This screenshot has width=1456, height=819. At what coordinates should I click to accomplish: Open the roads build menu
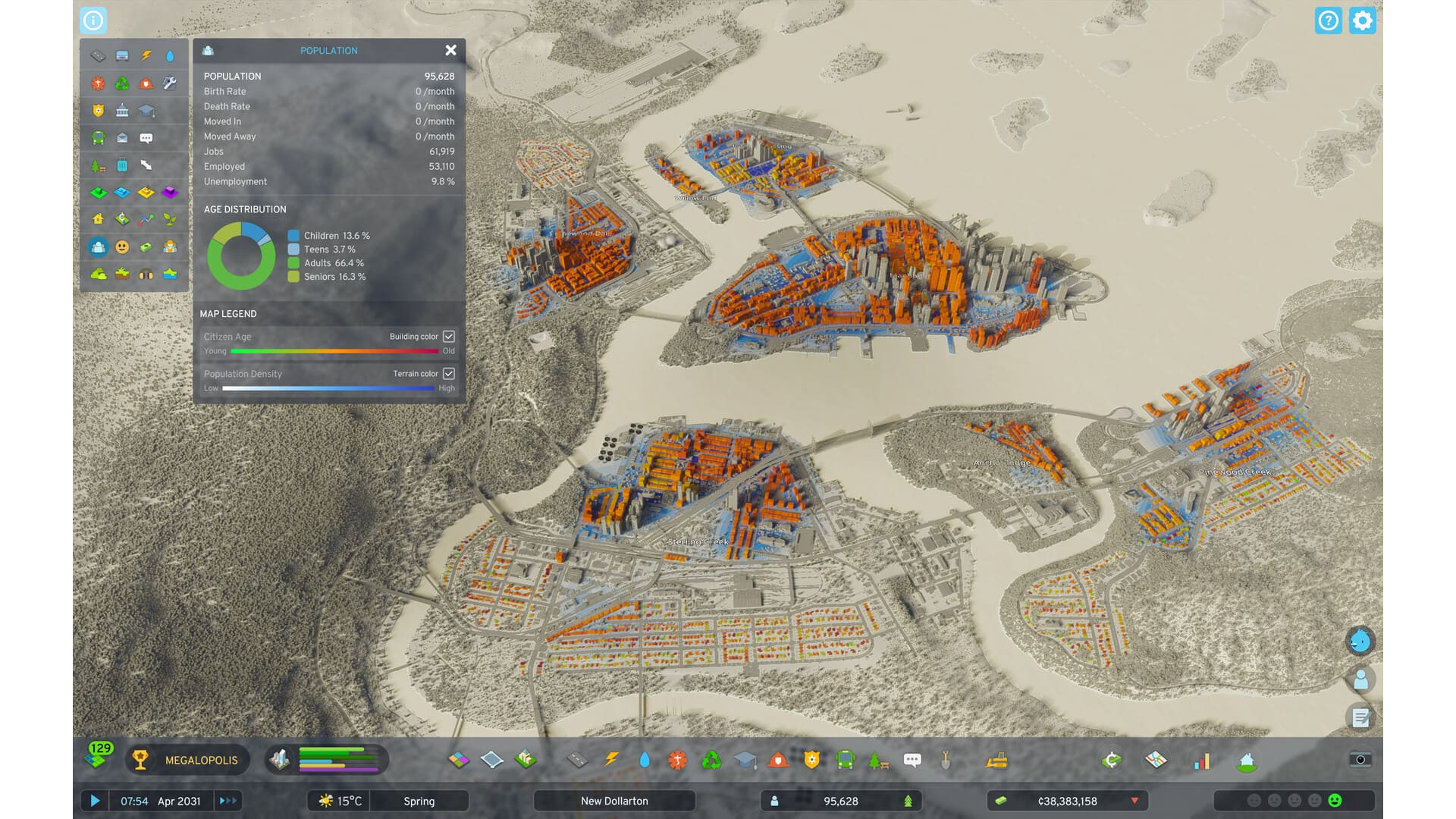(577, 760)
